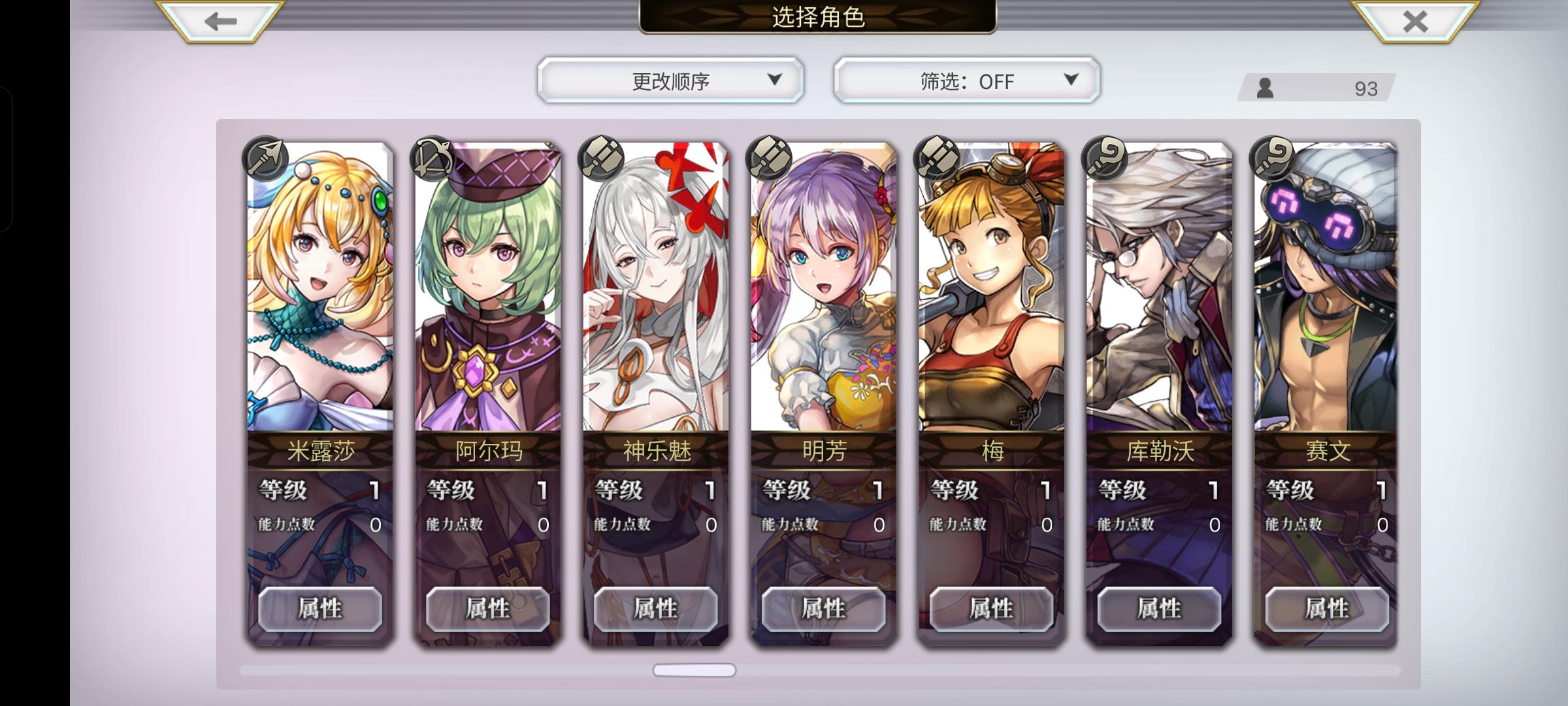View 属性 stats for 赛文
The width and height of the screenshot is (1568, 706).
click(1326, 609)
